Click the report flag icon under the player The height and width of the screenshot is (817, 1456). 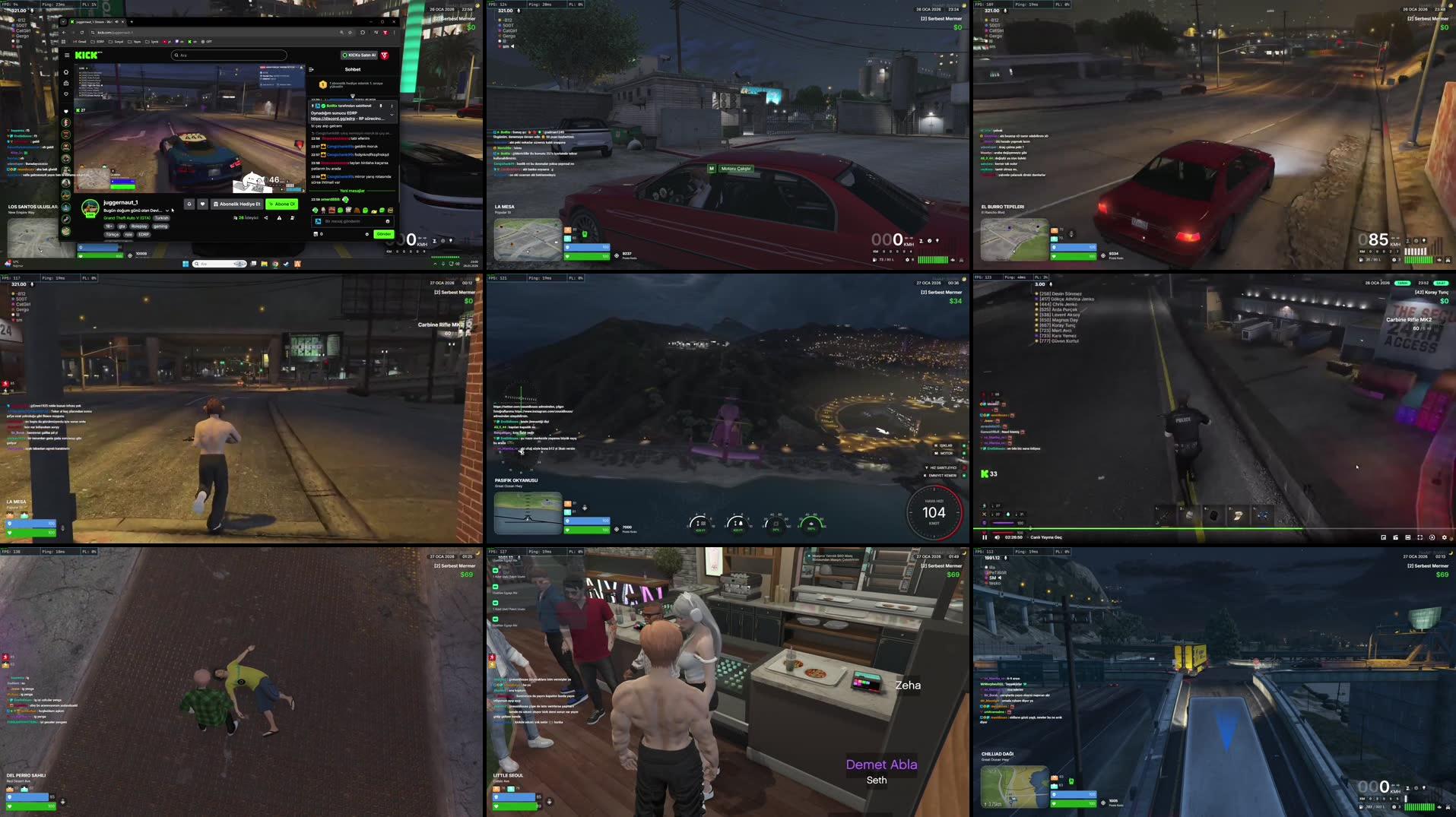pos(279,218)
